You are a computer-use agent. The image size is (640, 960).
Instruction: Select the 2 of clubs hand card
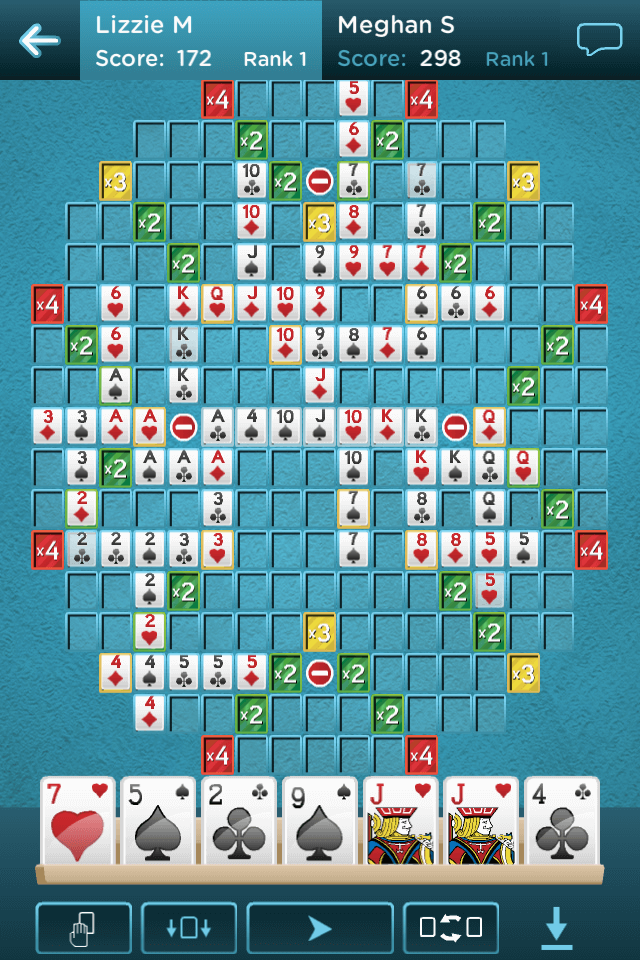(239, 822)
